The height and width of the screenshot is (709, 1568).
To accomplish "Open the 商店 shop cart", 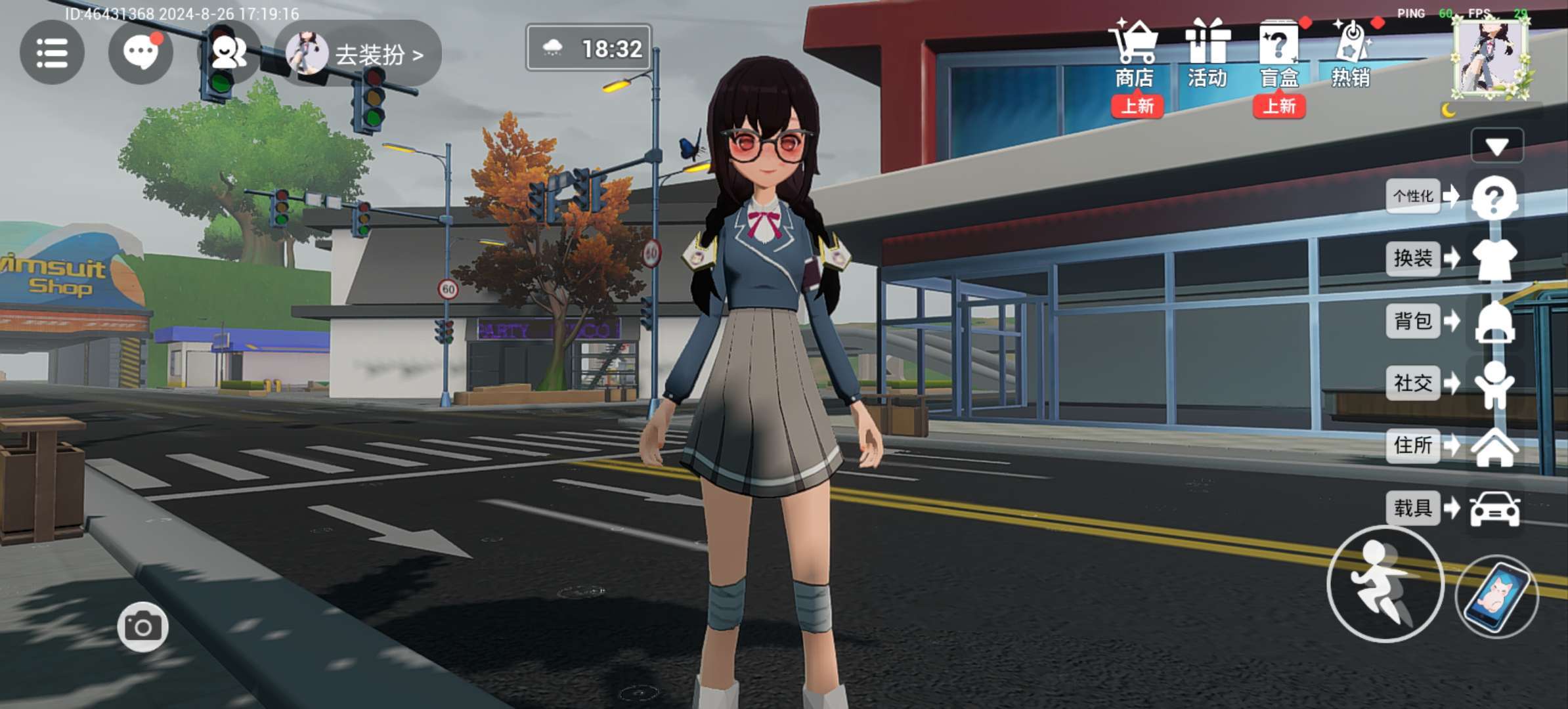I will pyautogui.click(x=1134, y=54).
